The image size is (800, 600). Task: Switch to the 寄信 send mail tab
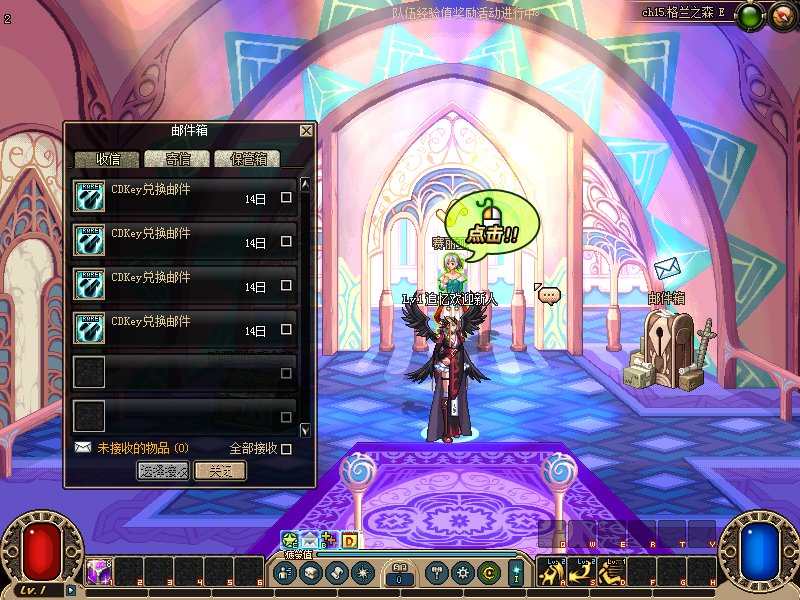tap(176, 159)
